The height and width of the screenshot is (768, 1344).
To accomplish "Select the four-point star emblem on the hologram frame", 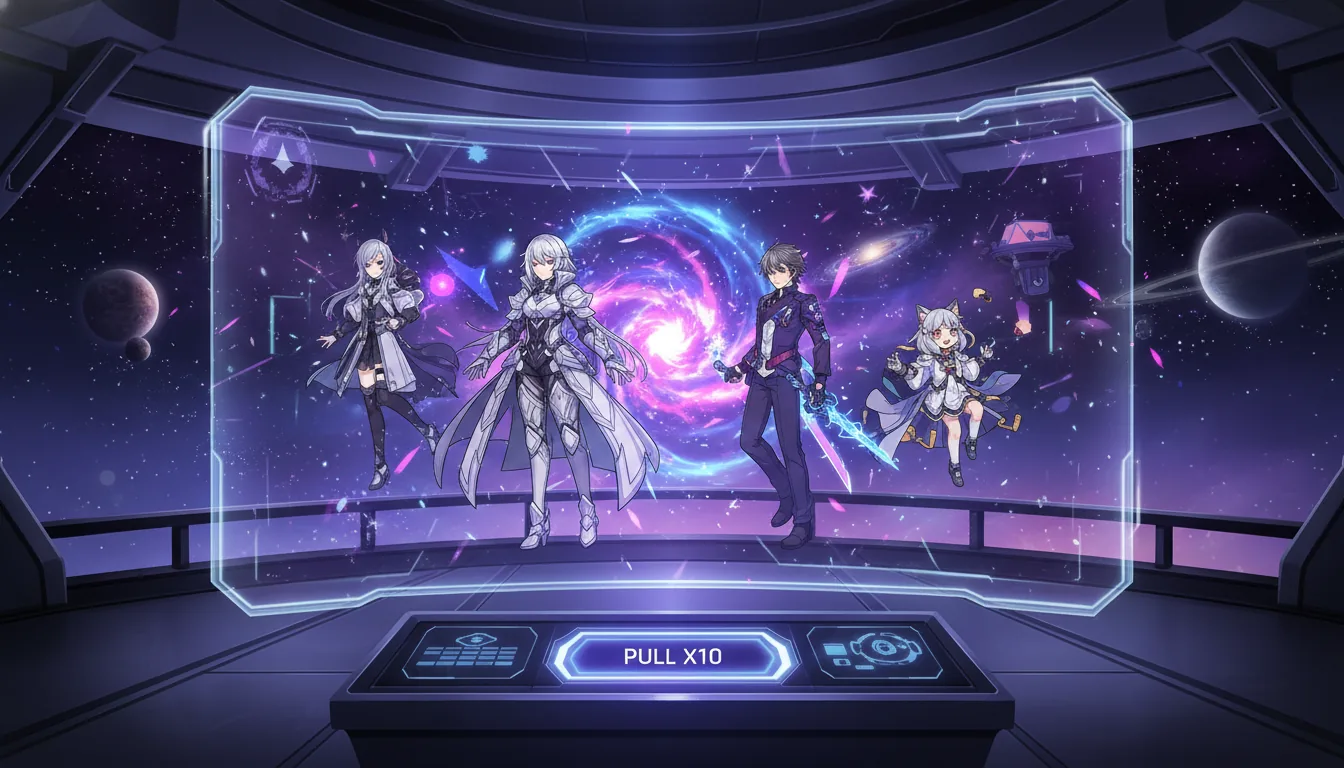I will pyautogui.click(x=284, y=157).
